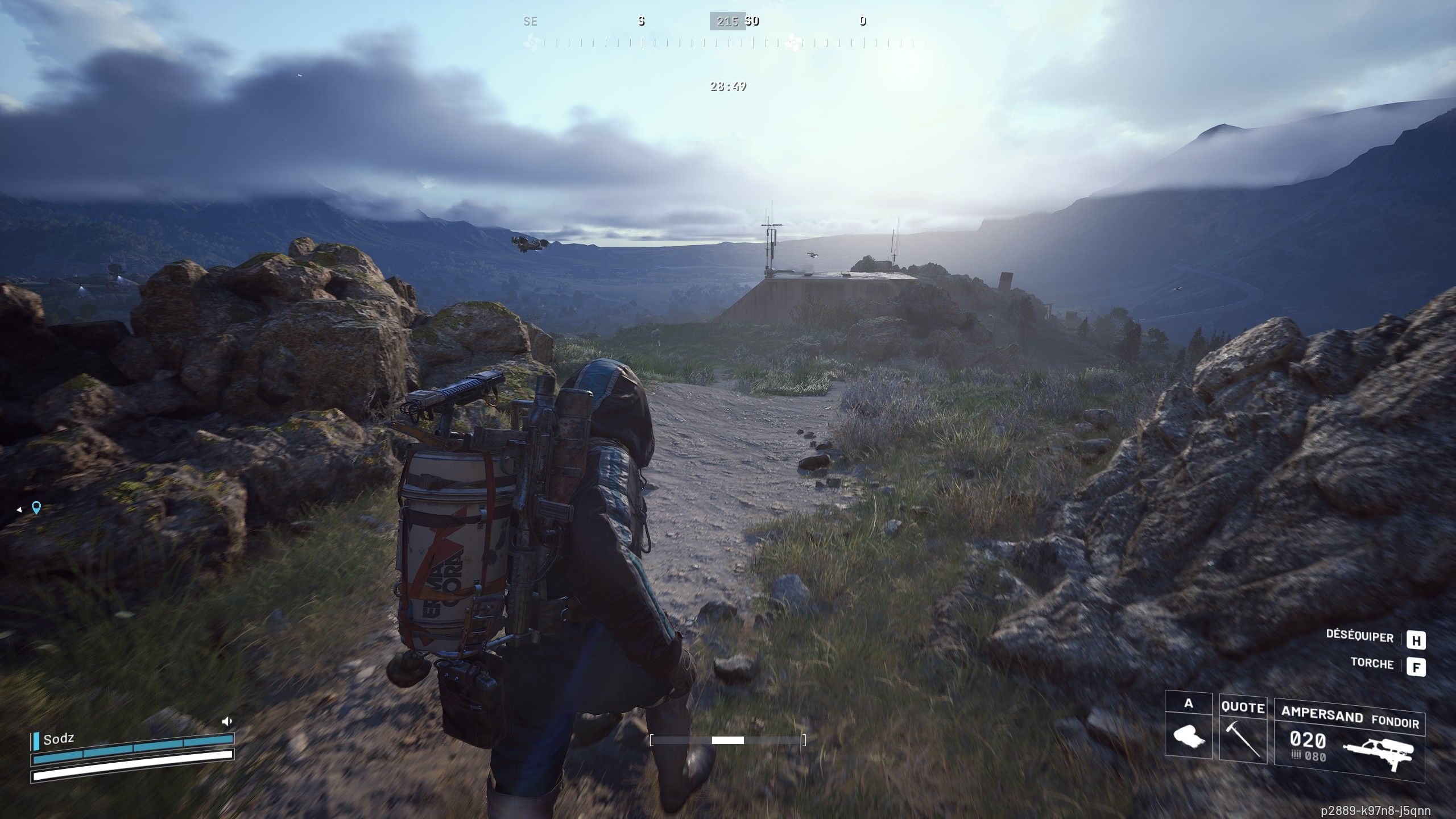Select the Sodz player name label

tap(59, 739)
